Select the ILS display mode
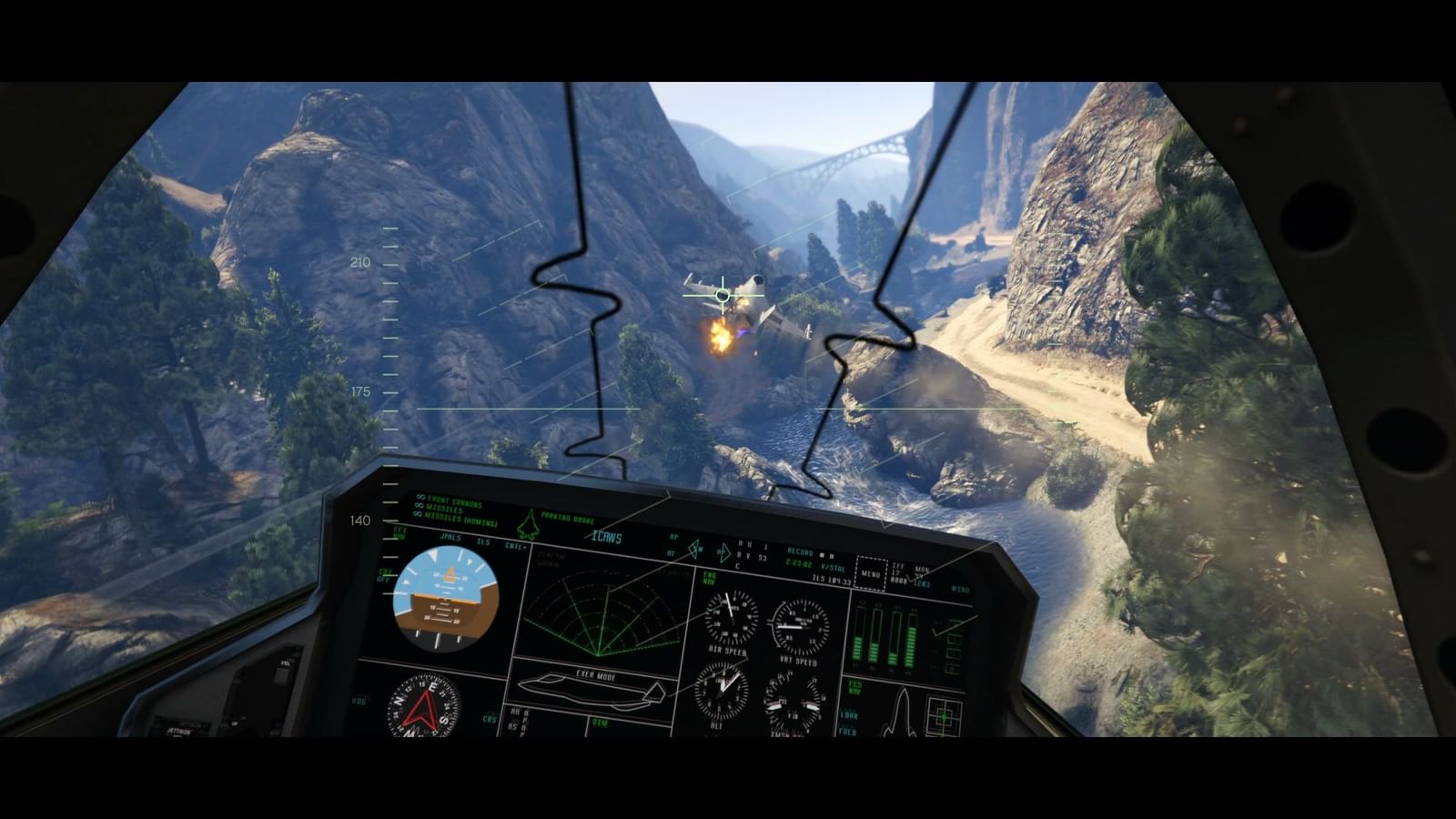Image resolution: width=1456 pixels, height=819 pixels. pyautogui.click(x=481, y=541)
